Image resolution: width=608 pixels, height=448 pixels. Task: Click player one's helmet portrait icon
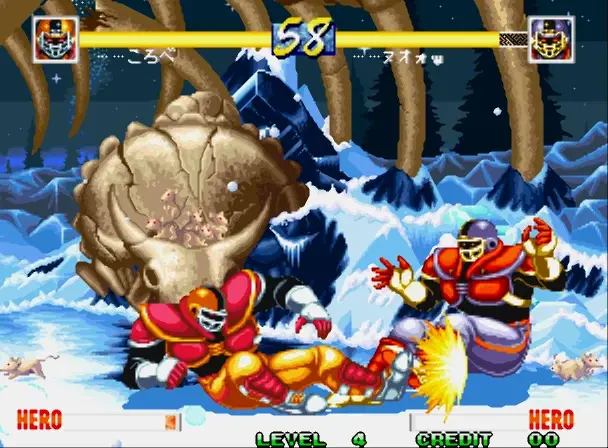pyautogui.click(x=55, y=40)
